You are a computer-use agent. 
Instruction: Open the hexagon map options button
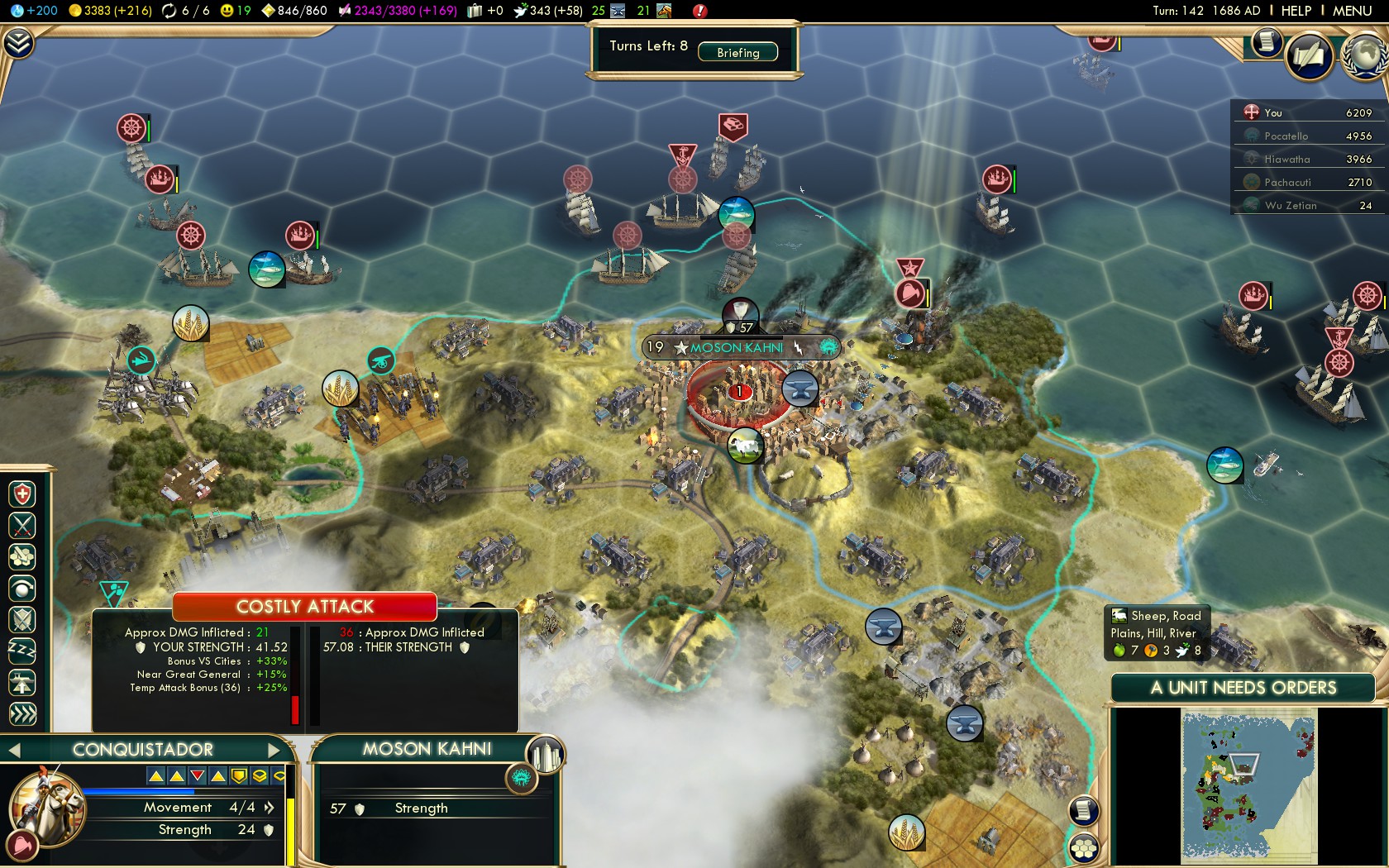(x=1083, y=847)
